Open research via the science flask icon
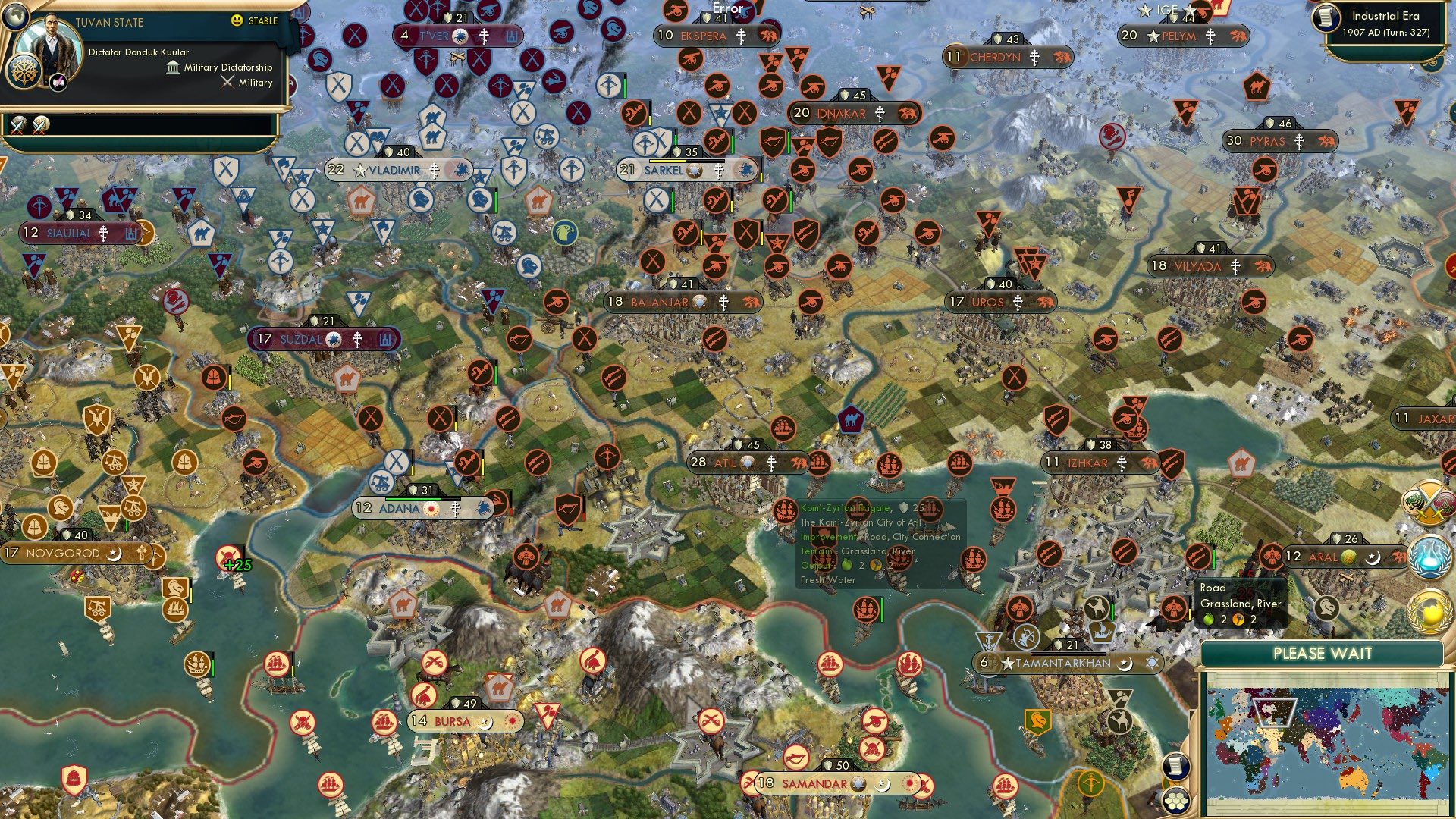This screenshot has width=1456, height=819. point(1429,556)
